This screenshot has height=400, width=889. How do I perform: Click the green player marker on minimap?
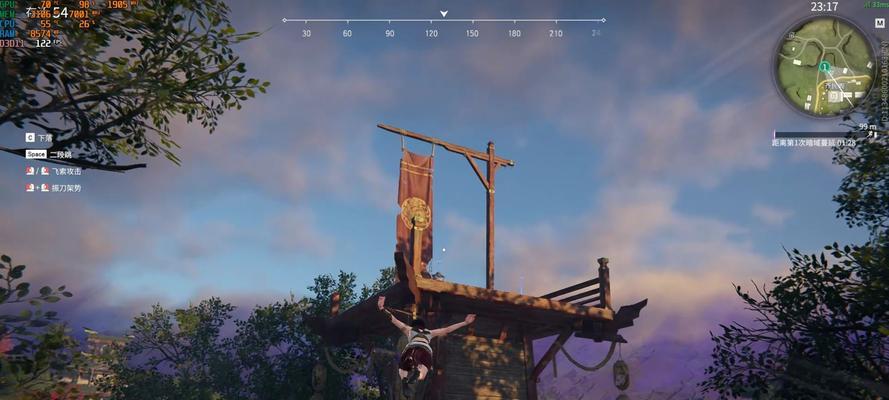point(824,67)
